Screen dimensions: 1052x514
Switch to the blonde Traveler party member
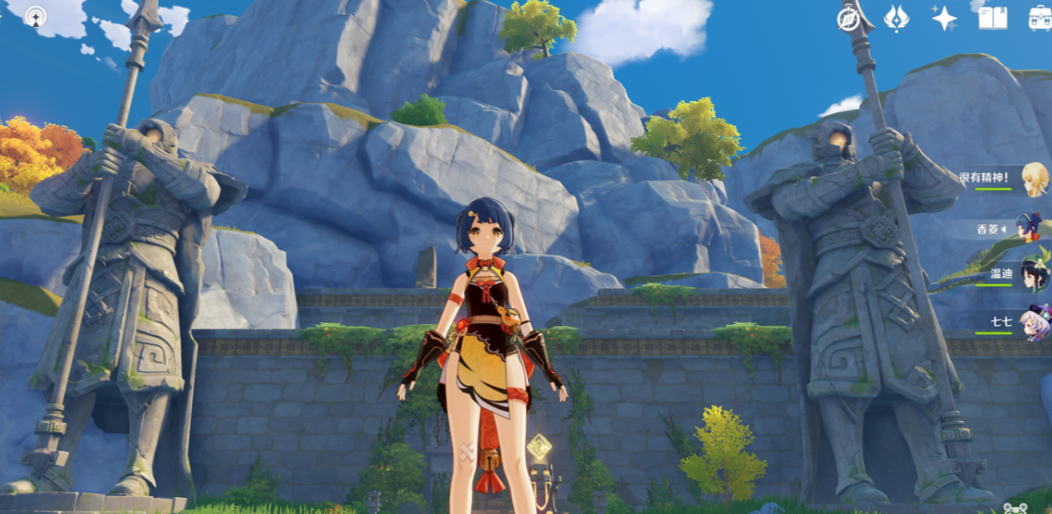click(x=1034, y=179)
